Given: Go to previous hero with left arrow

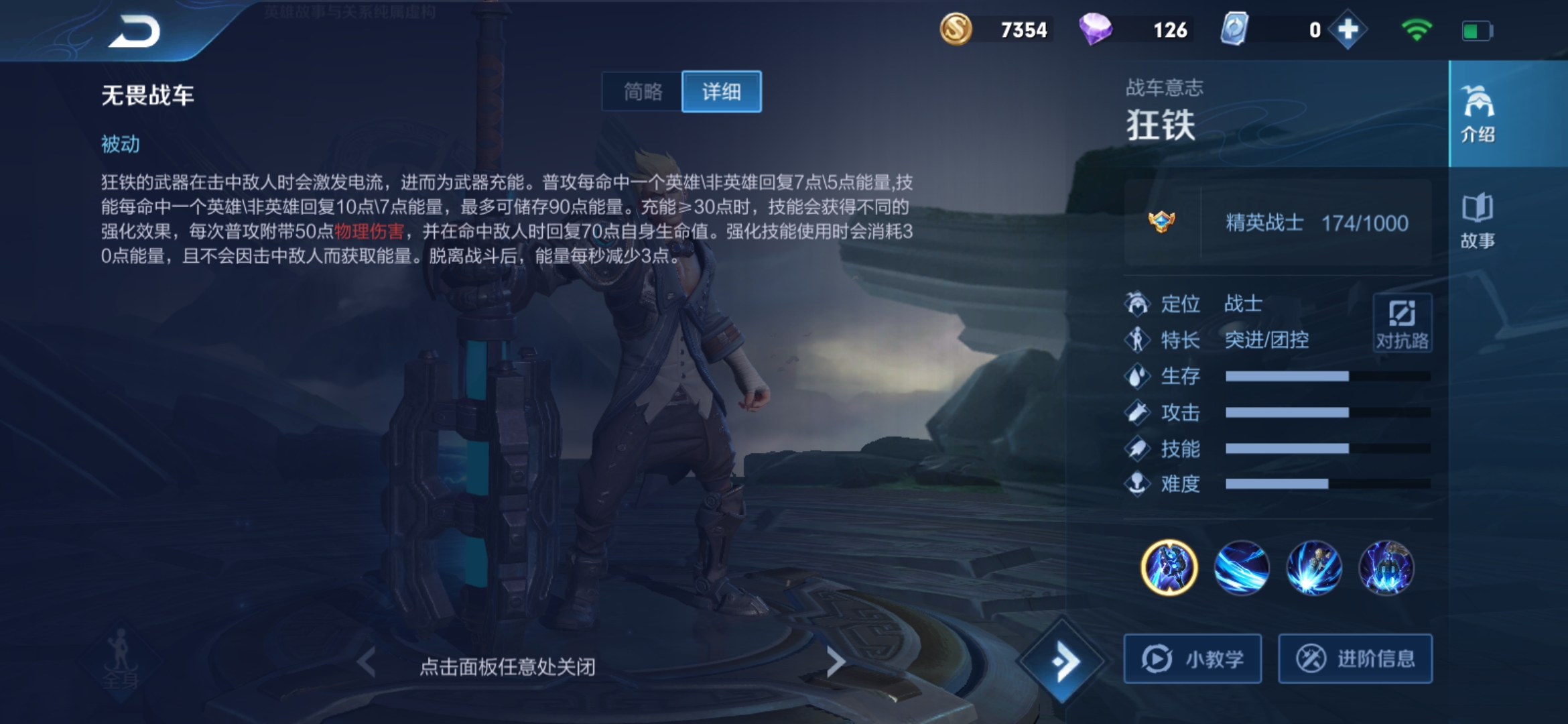Looking at the screenshot, I should coord(365,660).
